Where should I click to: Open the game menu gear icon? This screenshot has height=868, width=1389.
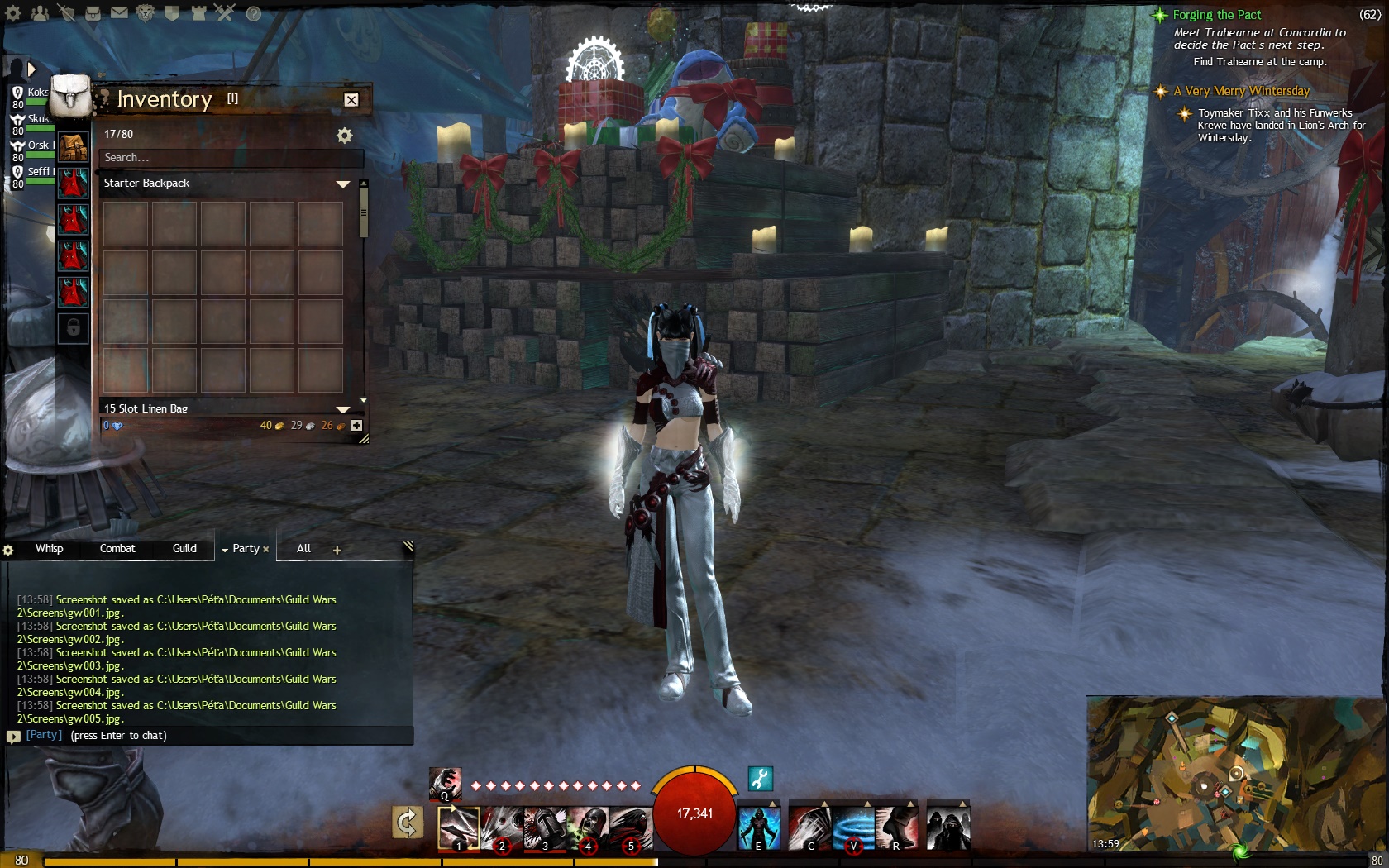(13, 13)
